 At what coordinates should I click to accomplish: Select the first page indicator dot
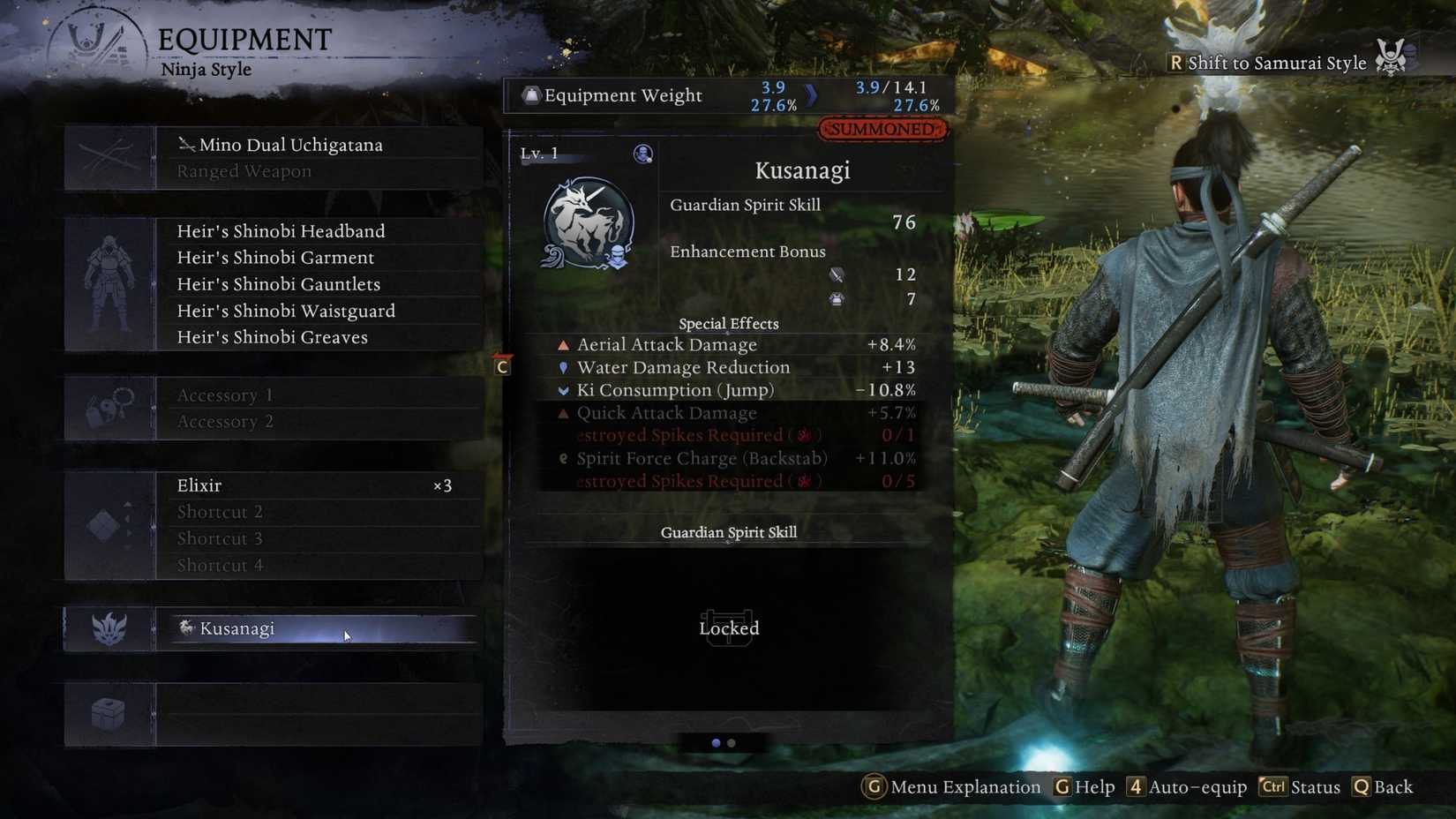tap(715, 744)
